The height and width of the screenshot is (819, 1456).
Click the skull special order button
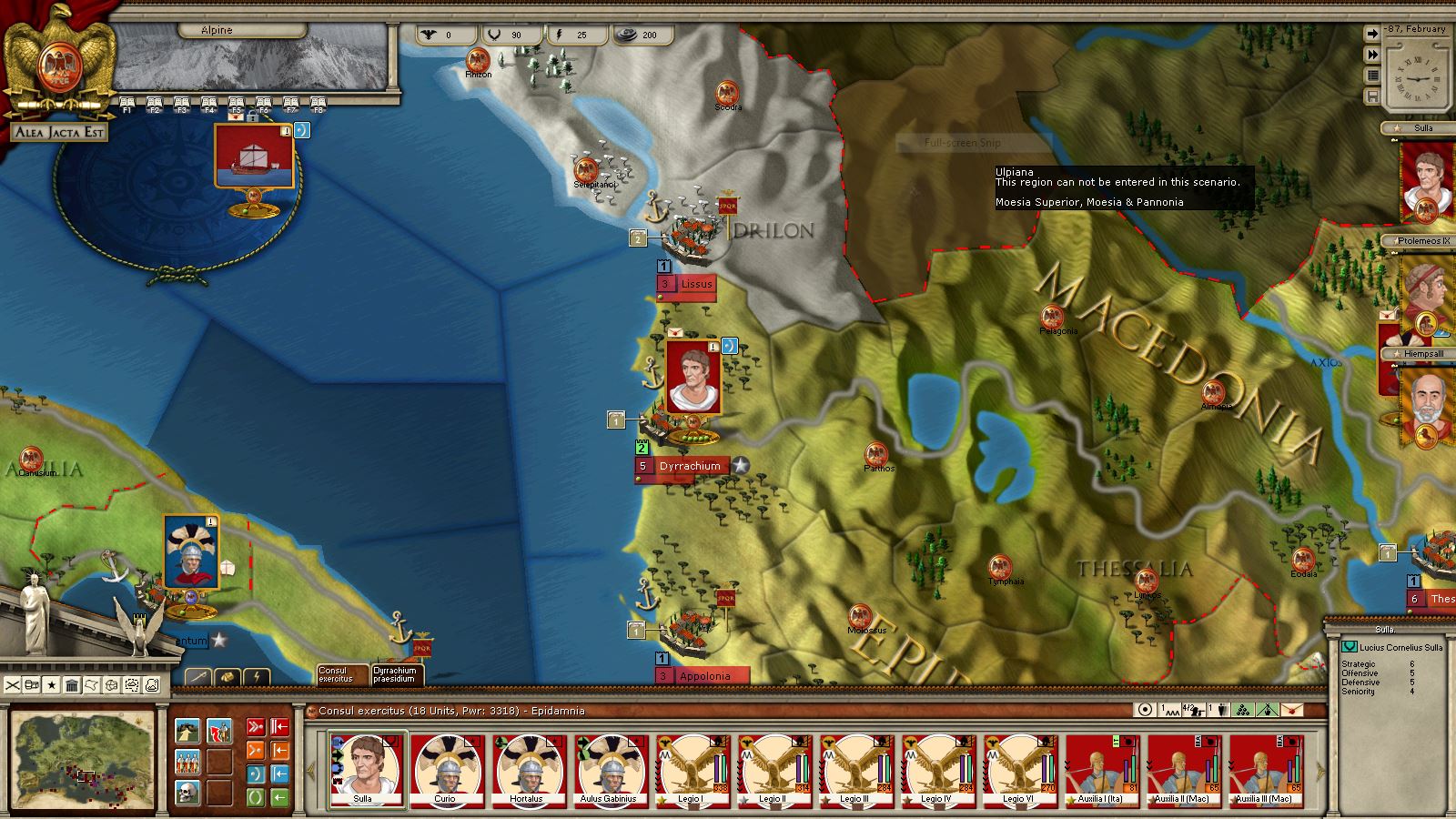coord(187,791)
